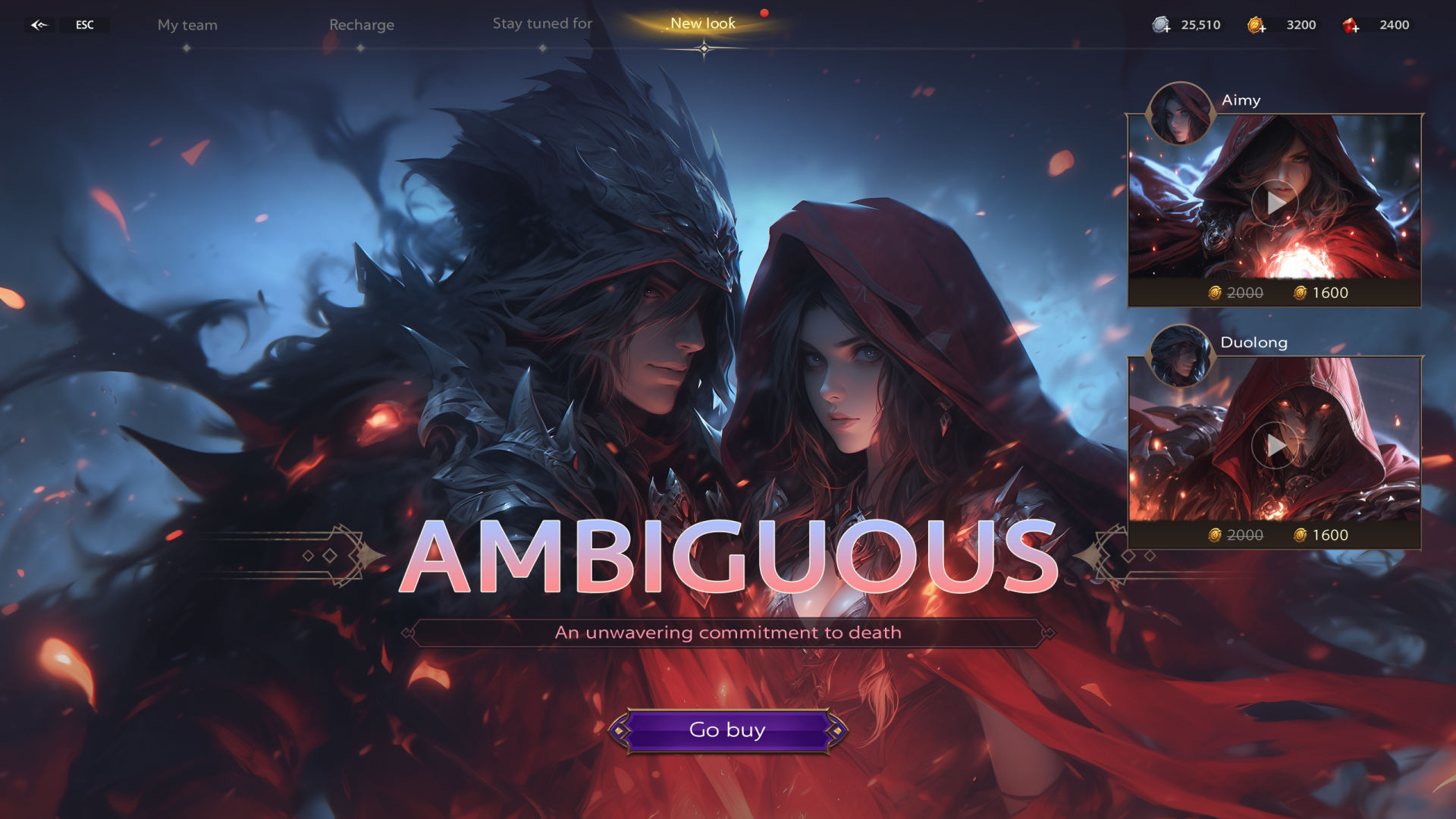This screenshot has height=819, width=1456.
Task: Click the Go buy button
Action: (x=728, y=730)
